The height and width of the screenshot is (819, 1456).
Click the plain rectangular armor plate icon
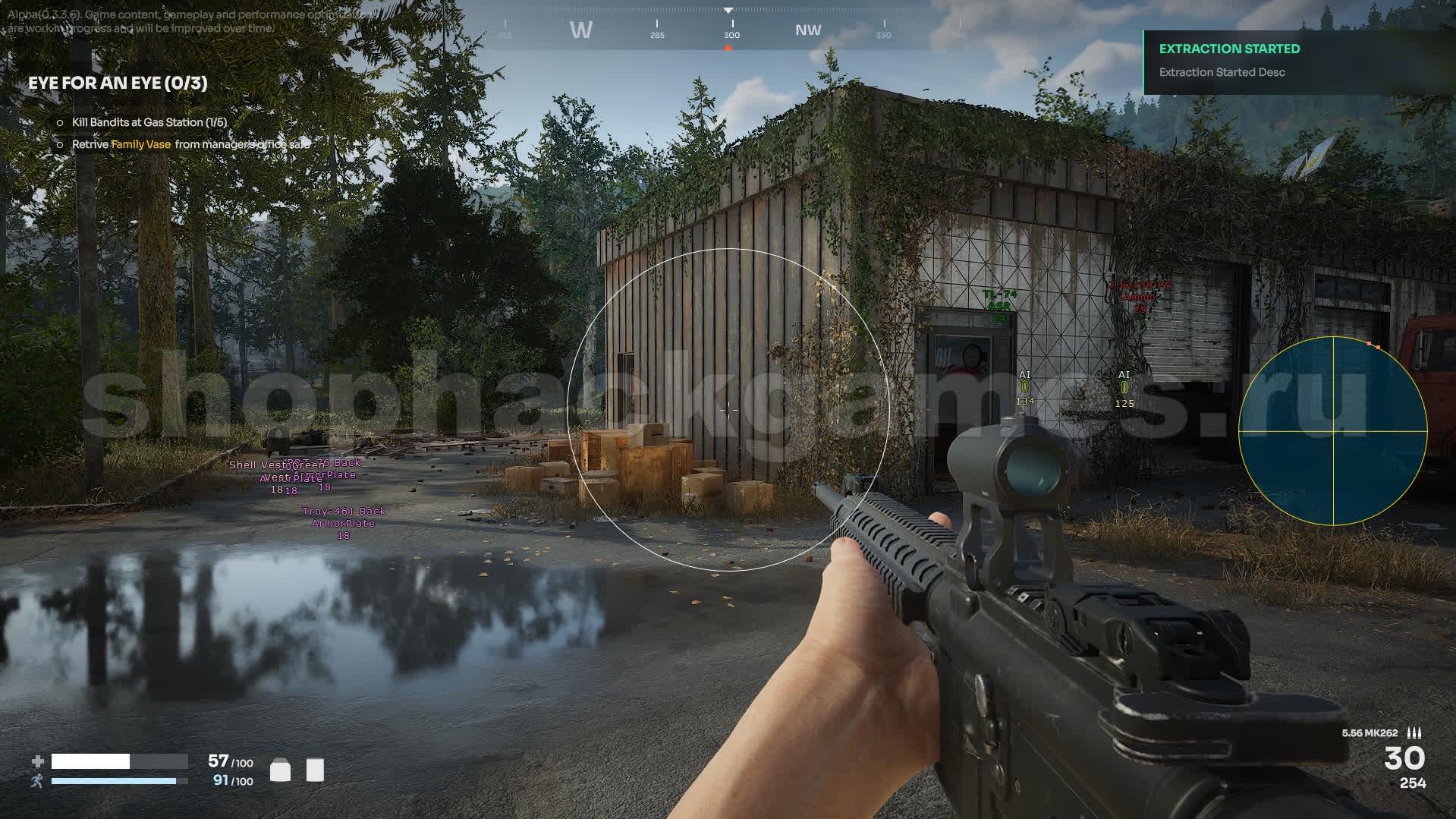(315, 770)
